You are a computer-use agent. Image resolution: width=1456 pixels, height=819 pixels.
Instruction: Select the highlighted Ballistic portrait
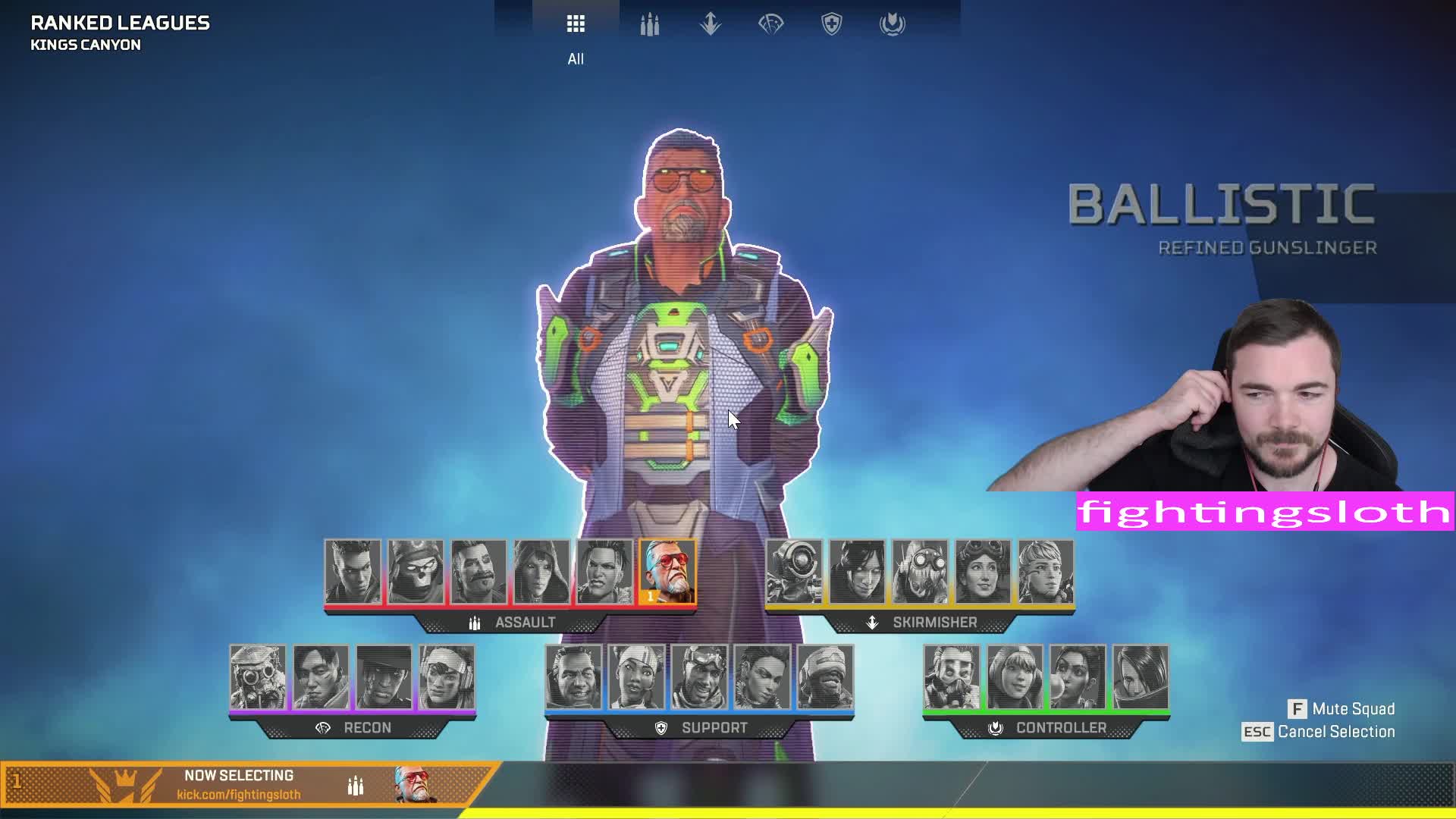pos(667,572)
